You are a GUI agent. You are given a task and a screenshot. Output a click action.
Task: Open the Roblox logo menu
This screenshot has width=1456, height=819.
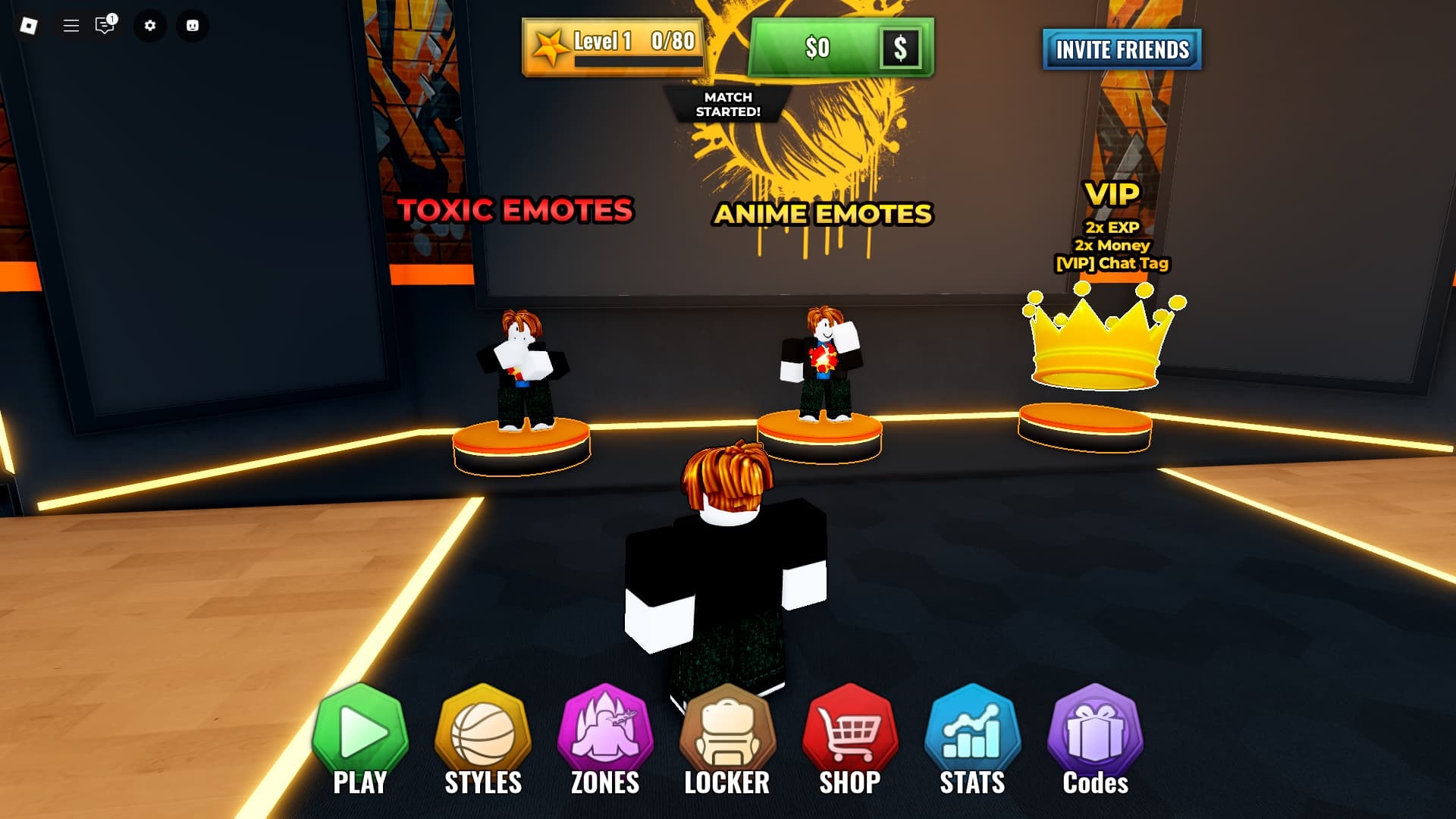tap(29, 26)
